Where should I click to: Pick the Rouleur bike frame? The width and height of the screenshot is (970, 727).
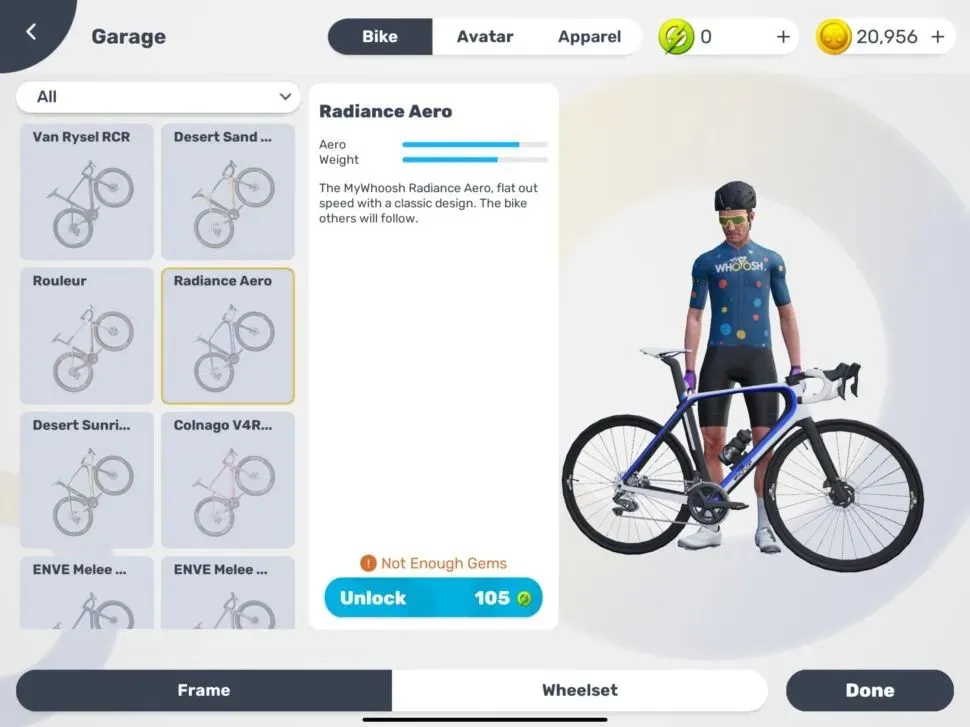pyautogui.click(x=87, y=335)
